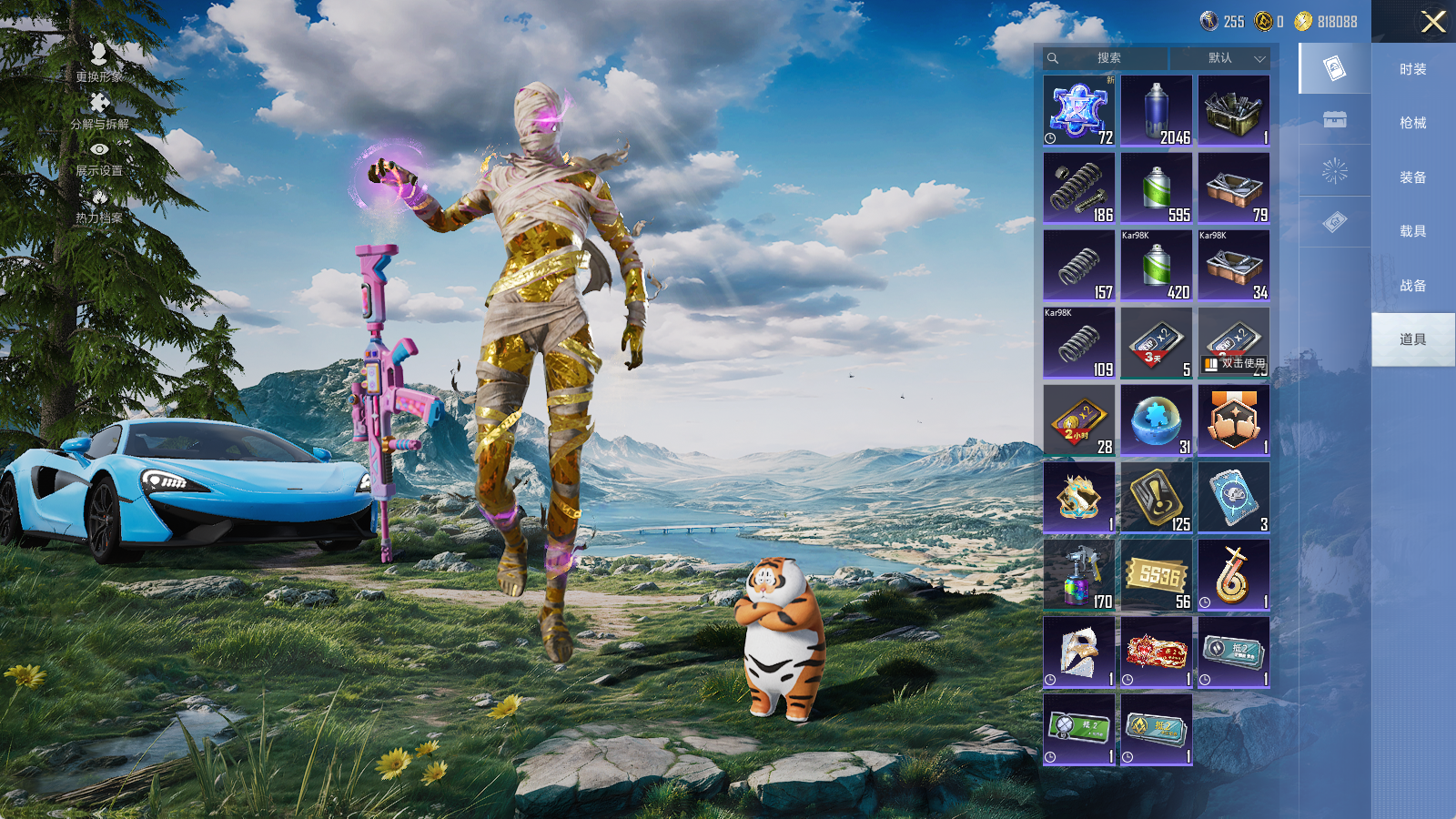Switch to the 战备 category
Screen dimensions: 1456x819
click(x=1412, y=286)
